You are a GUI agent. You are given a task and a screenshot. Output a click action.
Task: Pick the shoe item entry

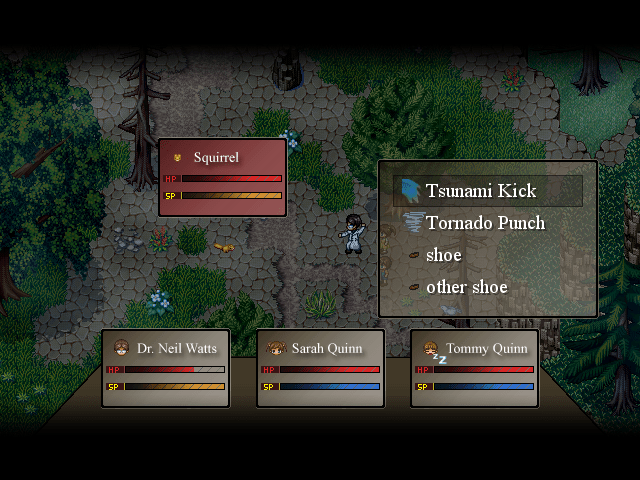tap(443, 255)
